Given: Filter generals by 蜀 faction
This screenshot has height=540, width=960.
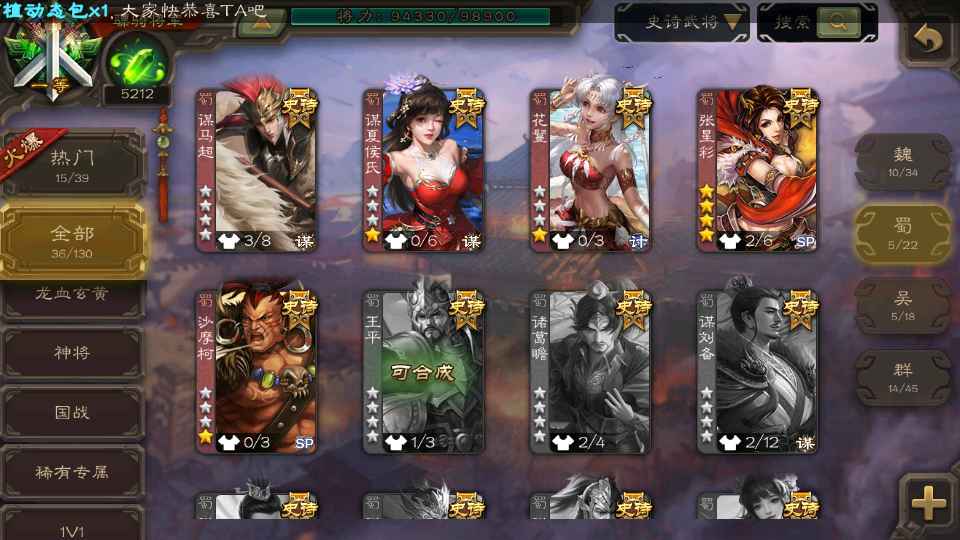Looking at the screenshot, I should coord(903,232).
